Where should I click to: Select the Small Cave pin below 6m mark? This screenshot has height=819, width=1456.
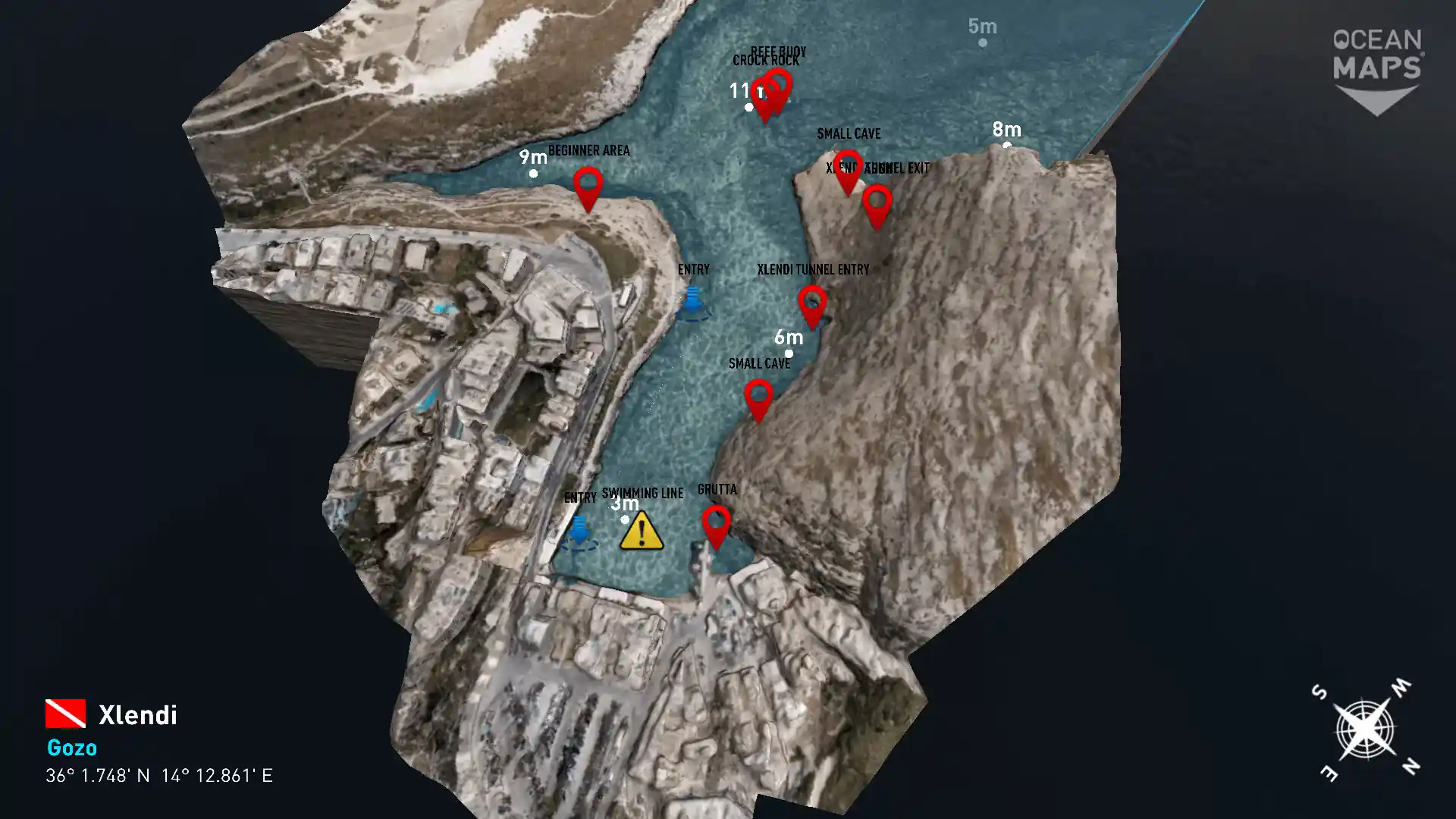click(x=758, y=398)
